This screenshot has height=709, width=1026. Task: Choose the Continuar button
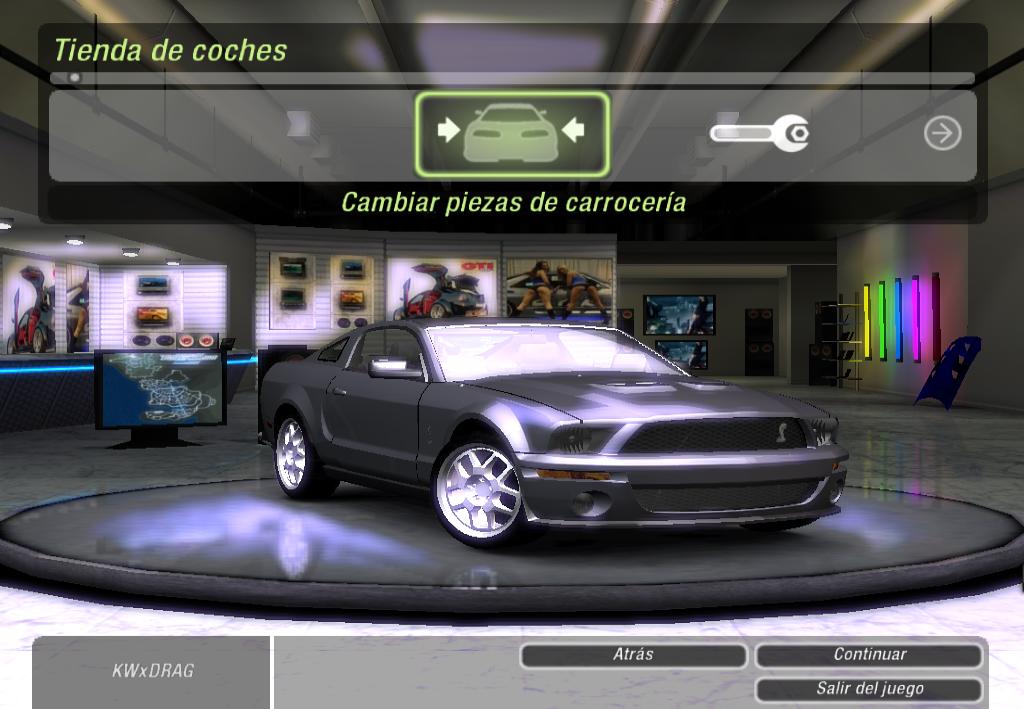(869, 655)
